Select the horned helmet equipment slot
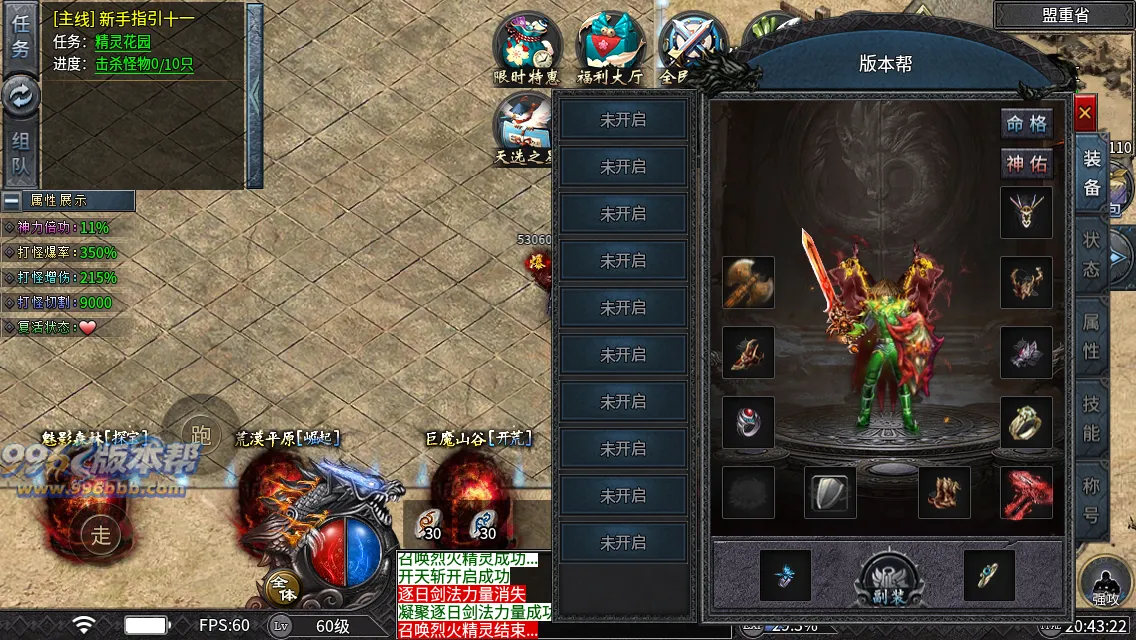Screen dimensions: 1136x640 pos(1026,212)
